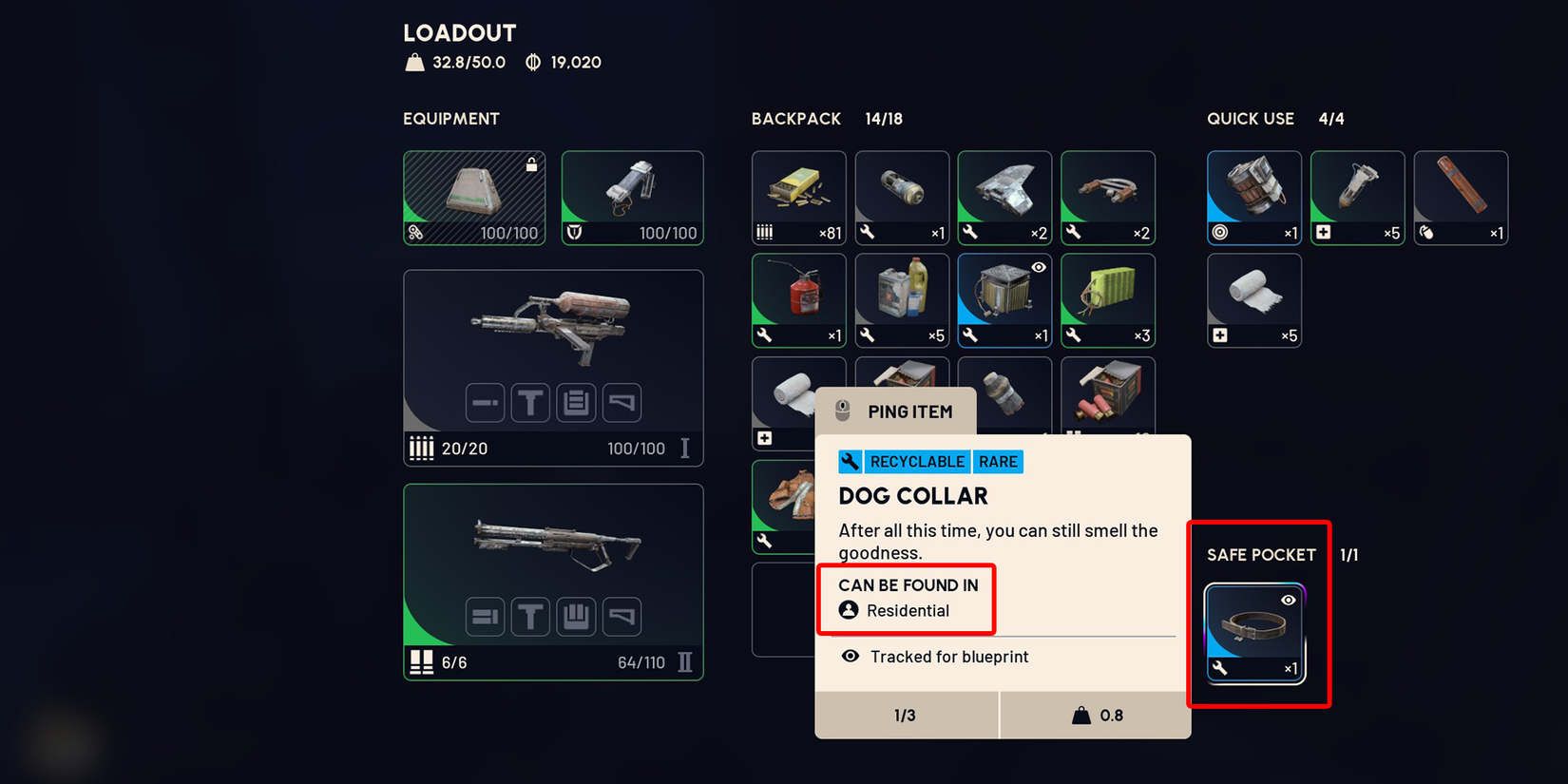This screenshot has height=784, width=1568.
Task: Click the medkit syringe with x5 count
Action: (1357, 198)
